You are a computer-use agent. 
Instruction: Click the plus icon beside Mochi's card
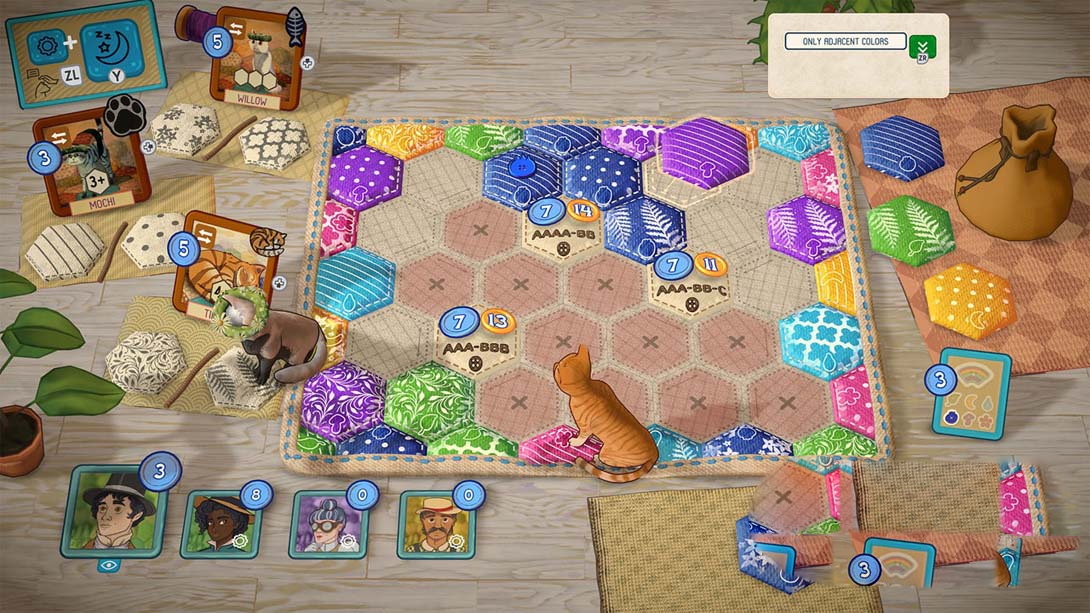[x=148, y=147]
